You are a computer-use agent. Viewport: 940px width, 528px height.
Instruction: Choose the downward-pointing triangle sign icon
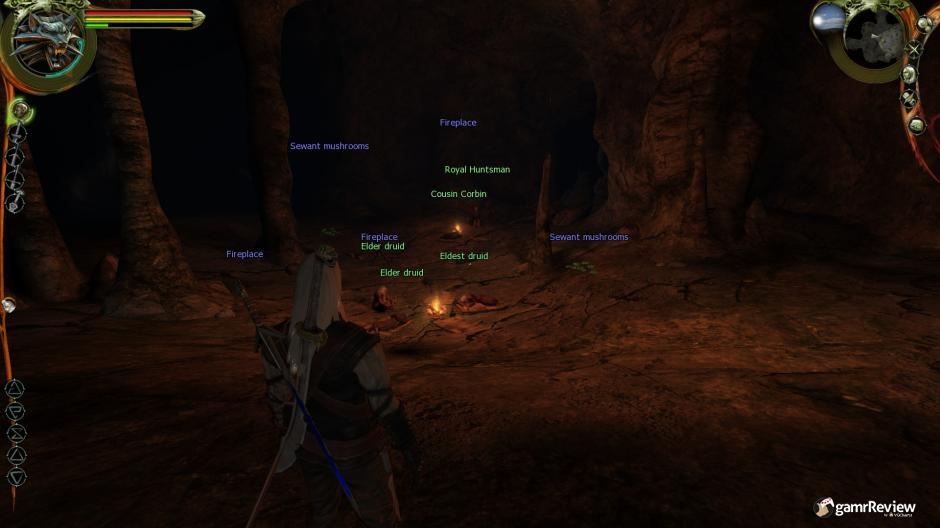pyautogui.click(x=16, y=477)
